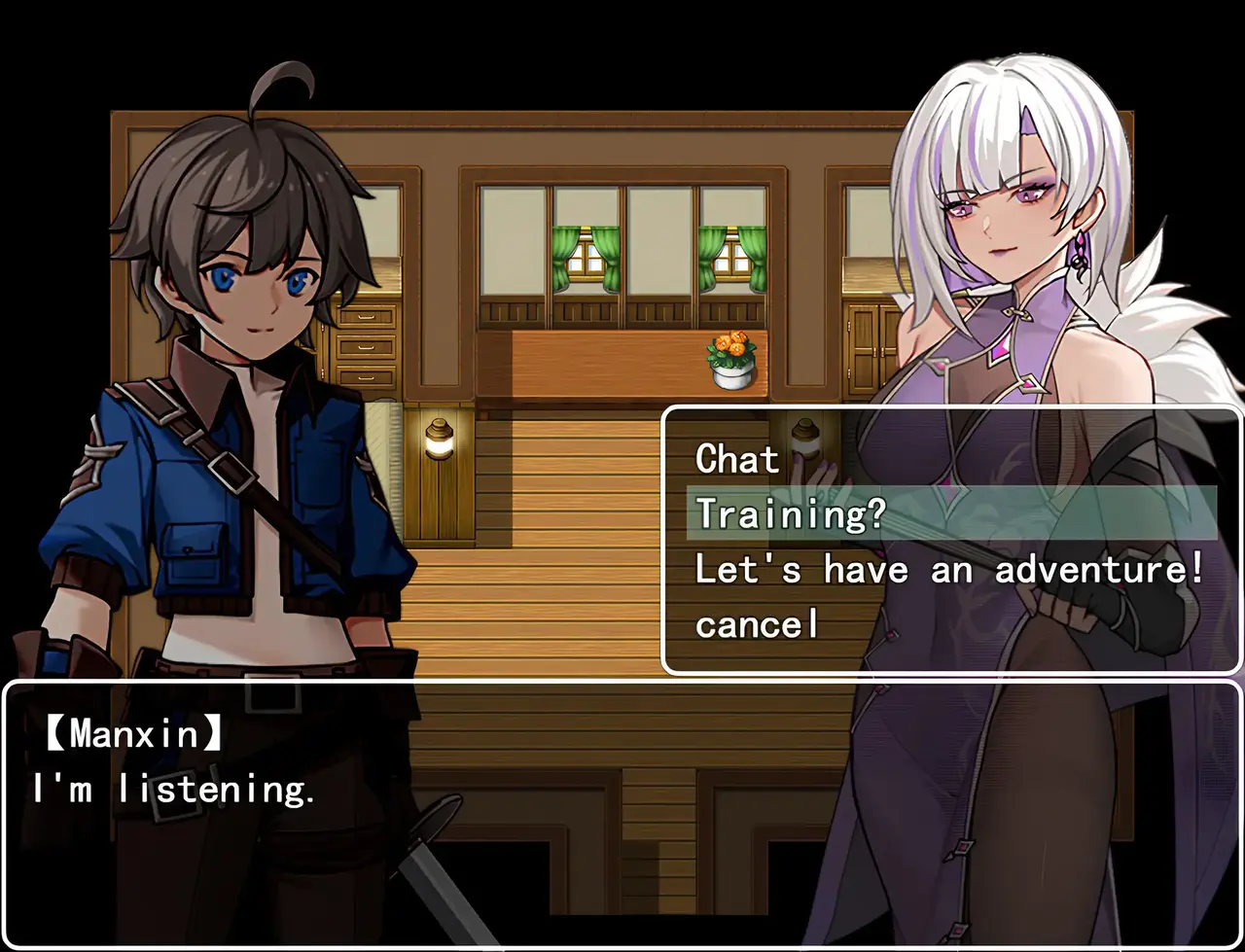Select the highlighted Training? option
The height and width of the screenshot is (952, 1245).
(x=791, y=513)
